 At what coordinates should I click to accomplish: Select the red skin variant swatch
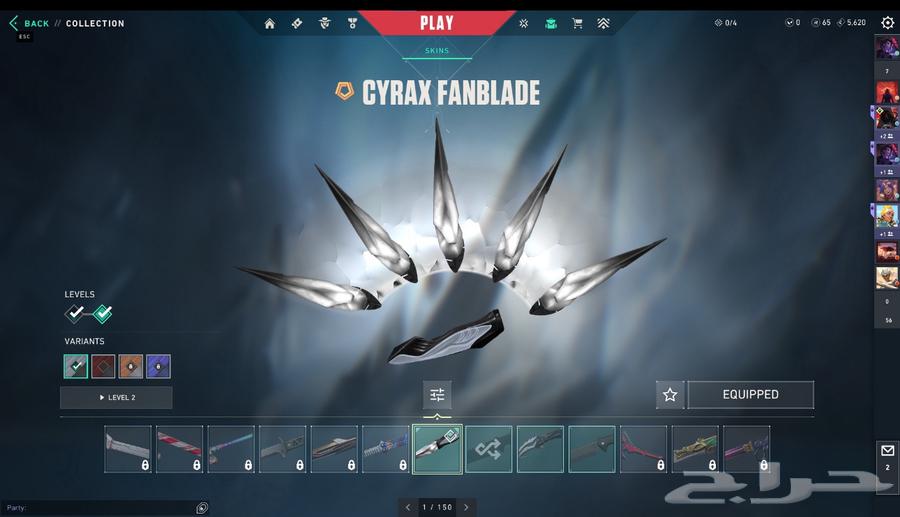click(103, 366)
